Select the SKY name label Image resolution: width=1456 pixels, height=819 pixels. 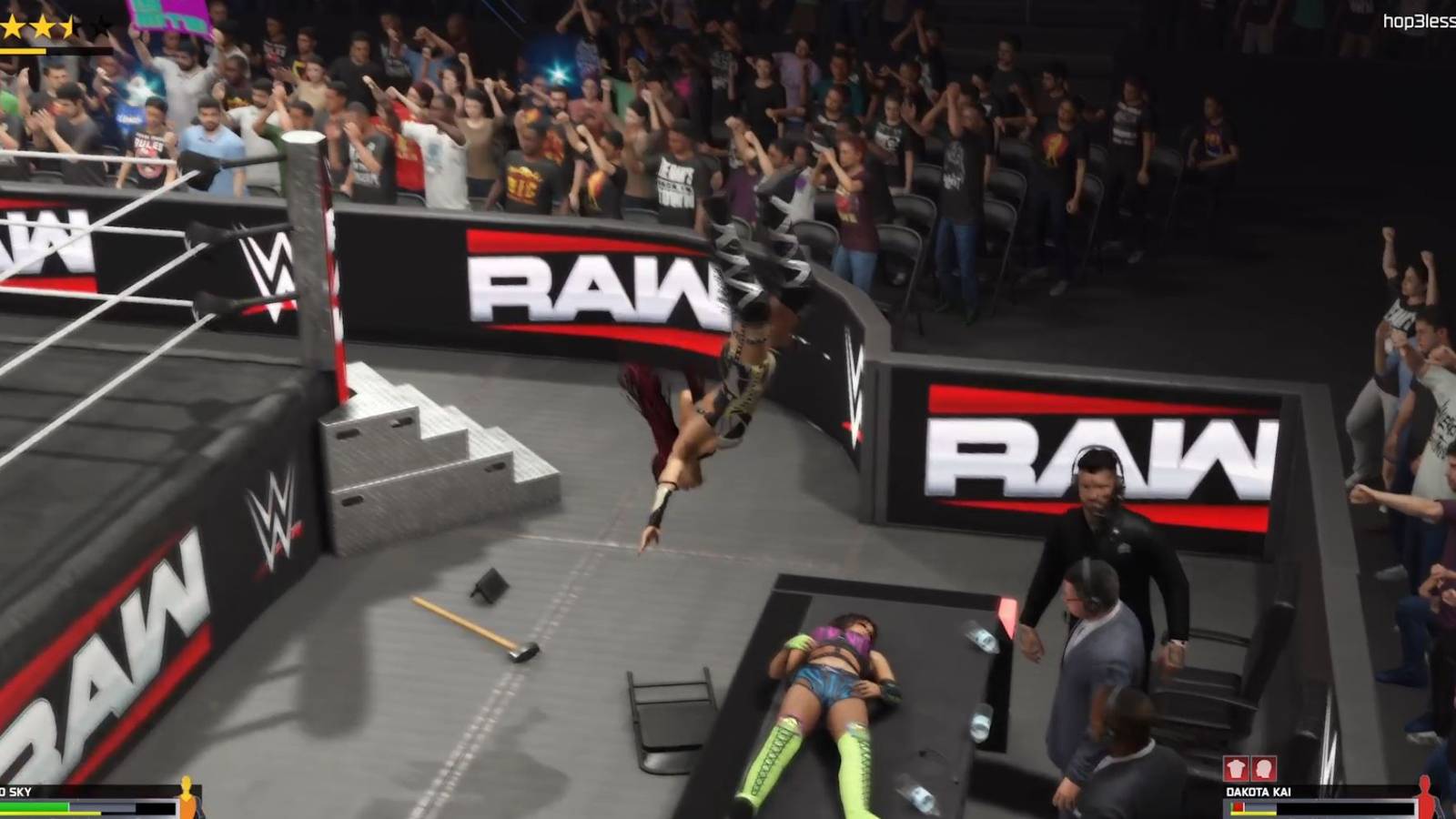pyautogui.click(x=16, y=791)
